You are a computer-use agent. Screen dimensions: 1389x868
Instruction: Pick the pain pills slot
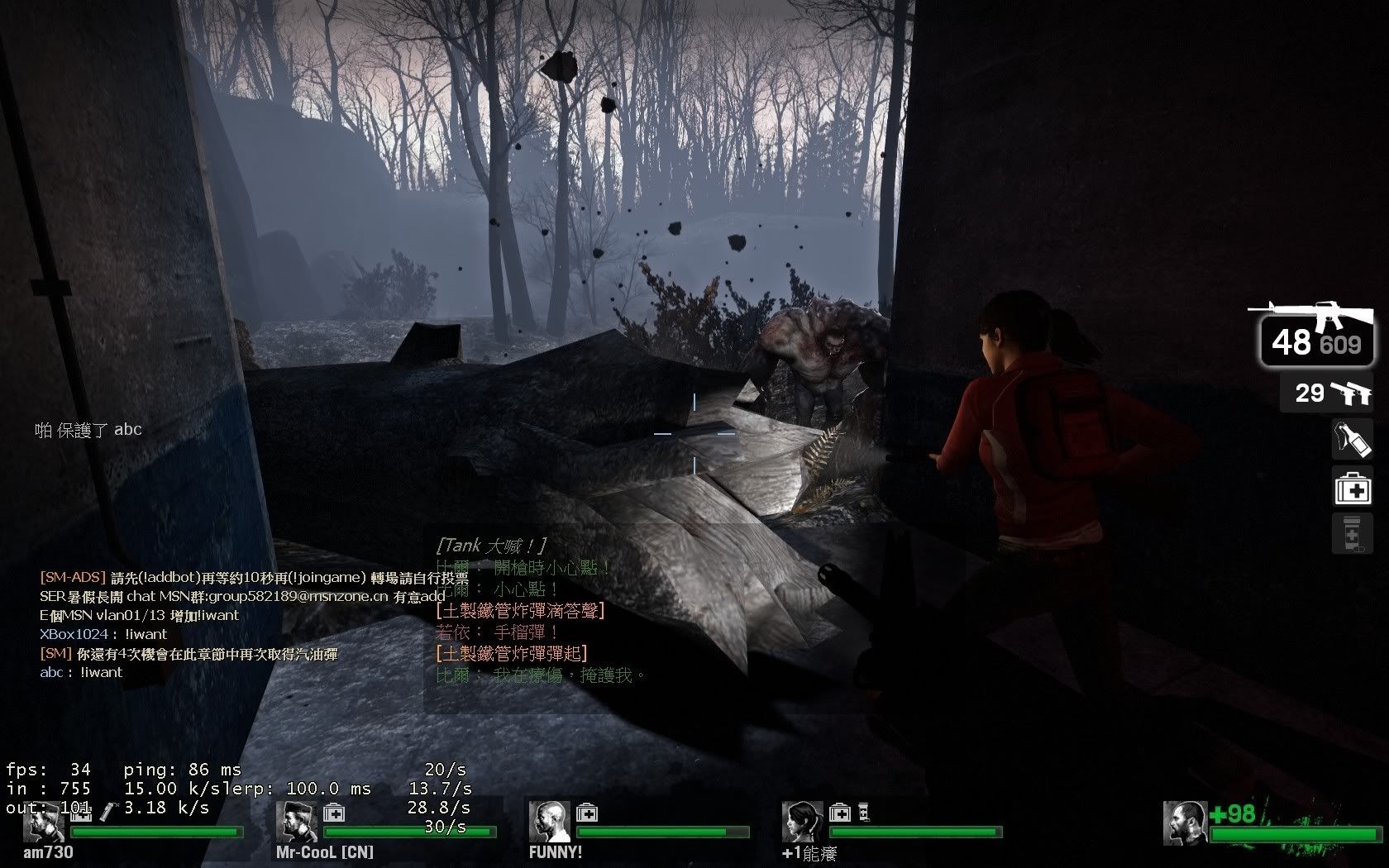1352,533
